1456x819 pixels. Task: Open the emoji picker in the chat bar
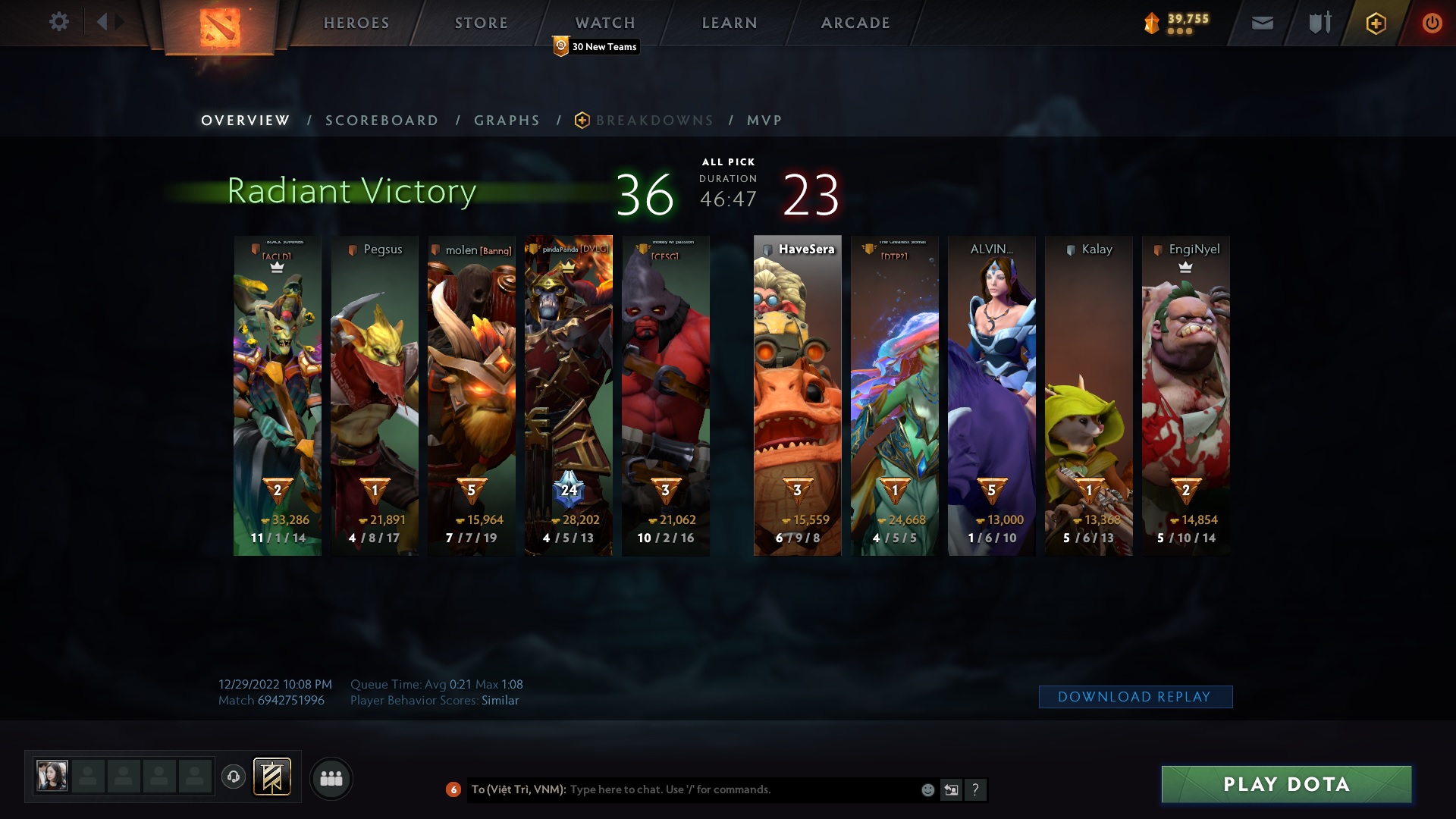[x=927, y=789]
